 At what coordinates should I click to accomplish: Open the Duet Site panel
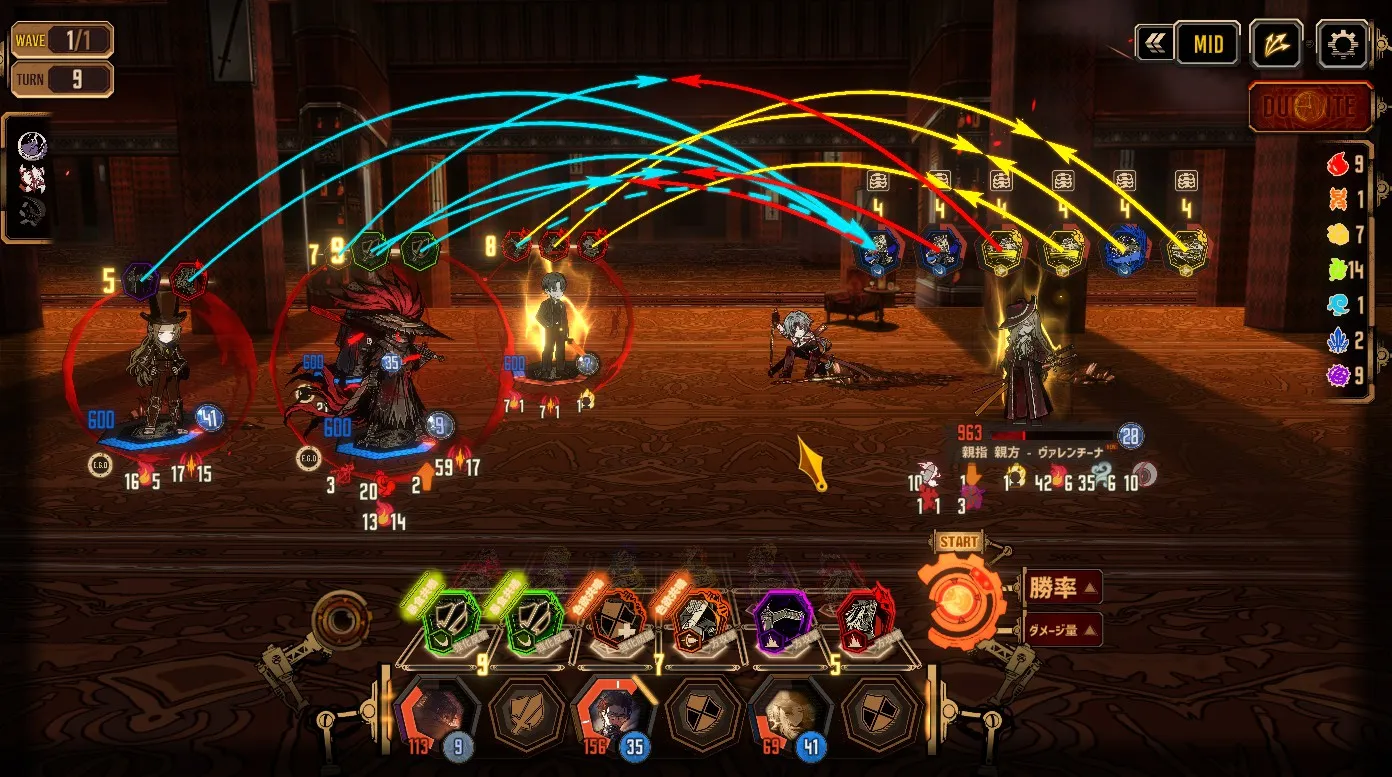tap(1310, 108)
